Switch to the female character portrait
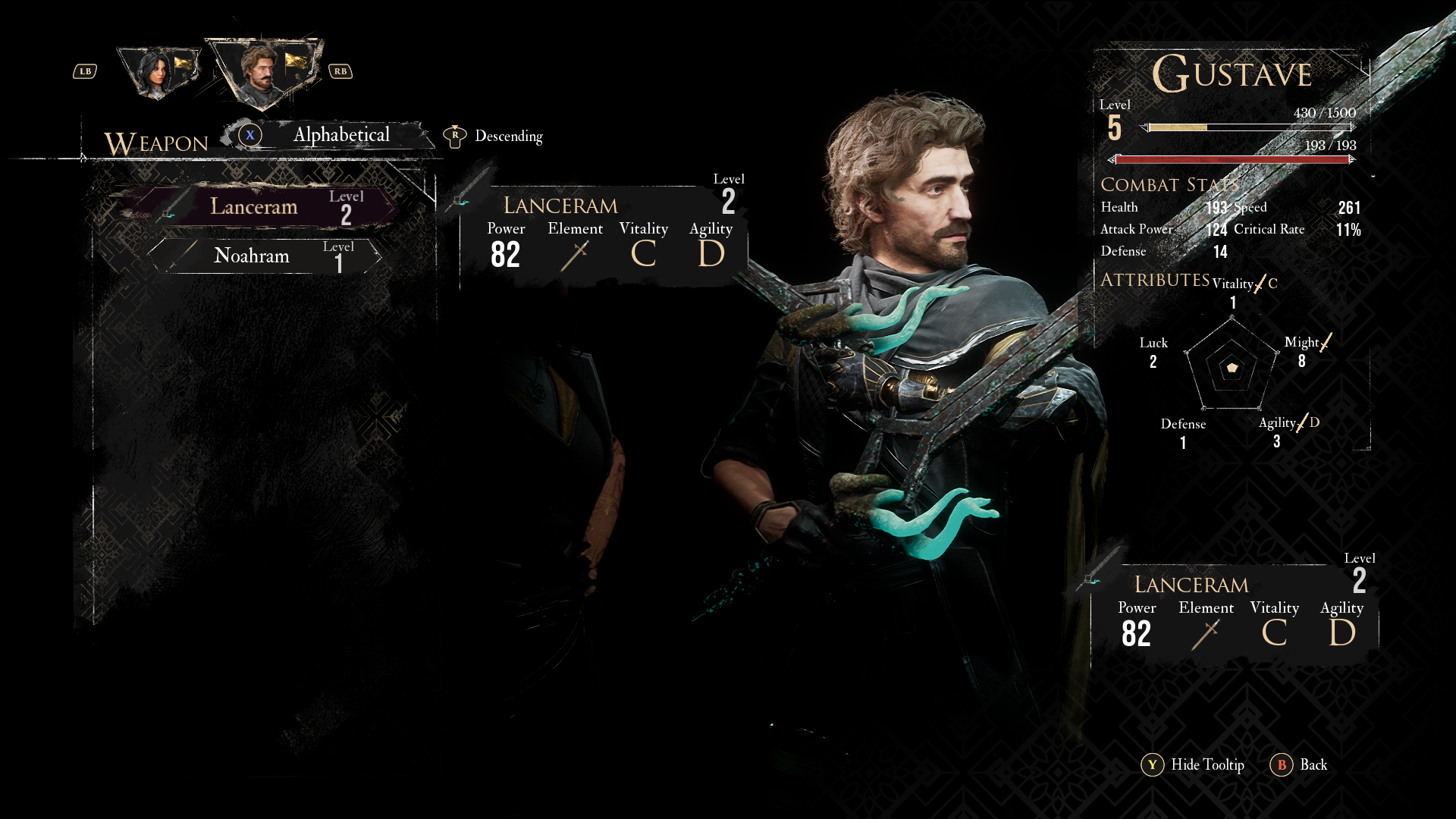 [158, 72]
